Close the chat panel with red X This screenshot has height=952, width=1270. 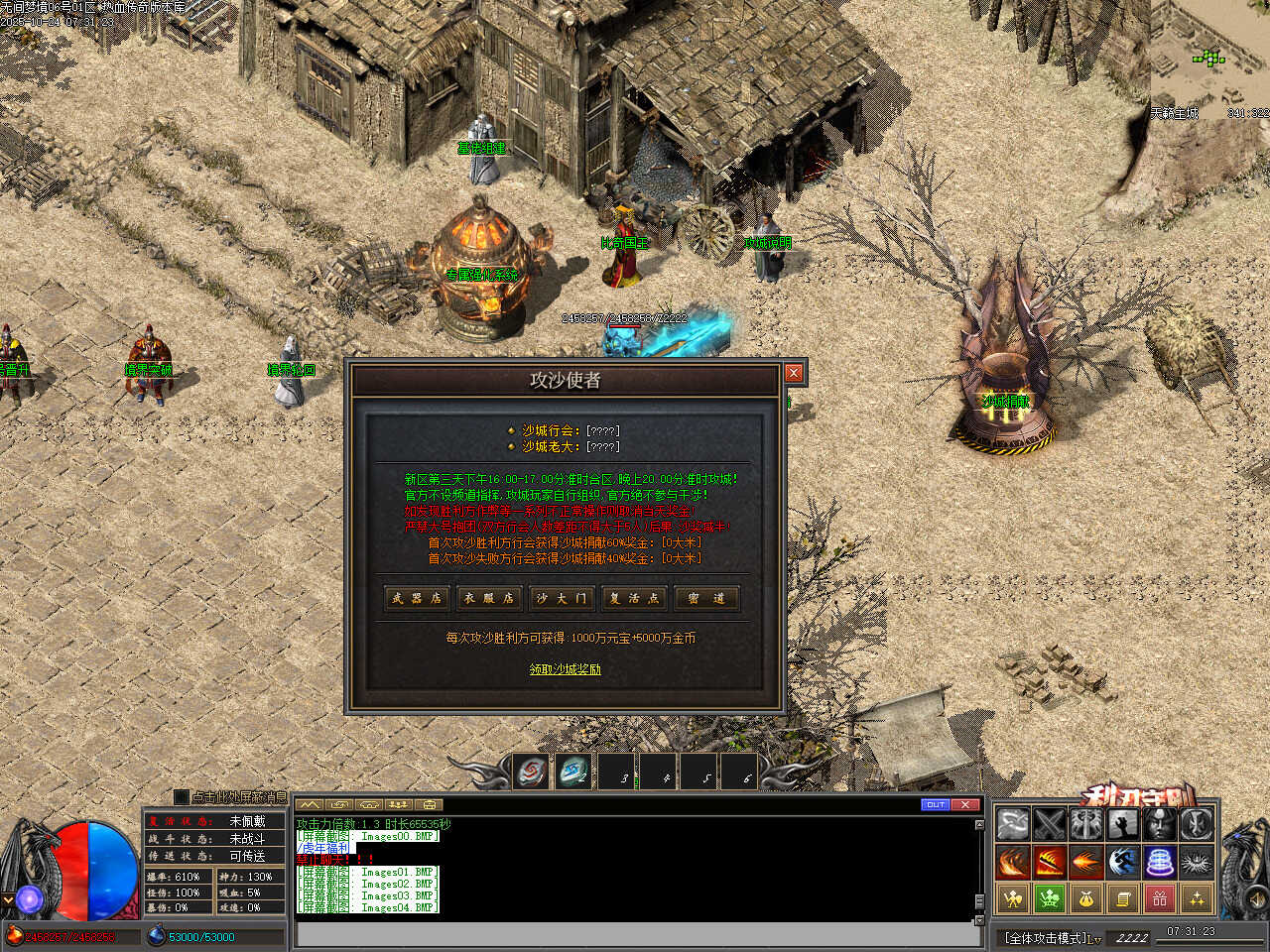[965, 804]
